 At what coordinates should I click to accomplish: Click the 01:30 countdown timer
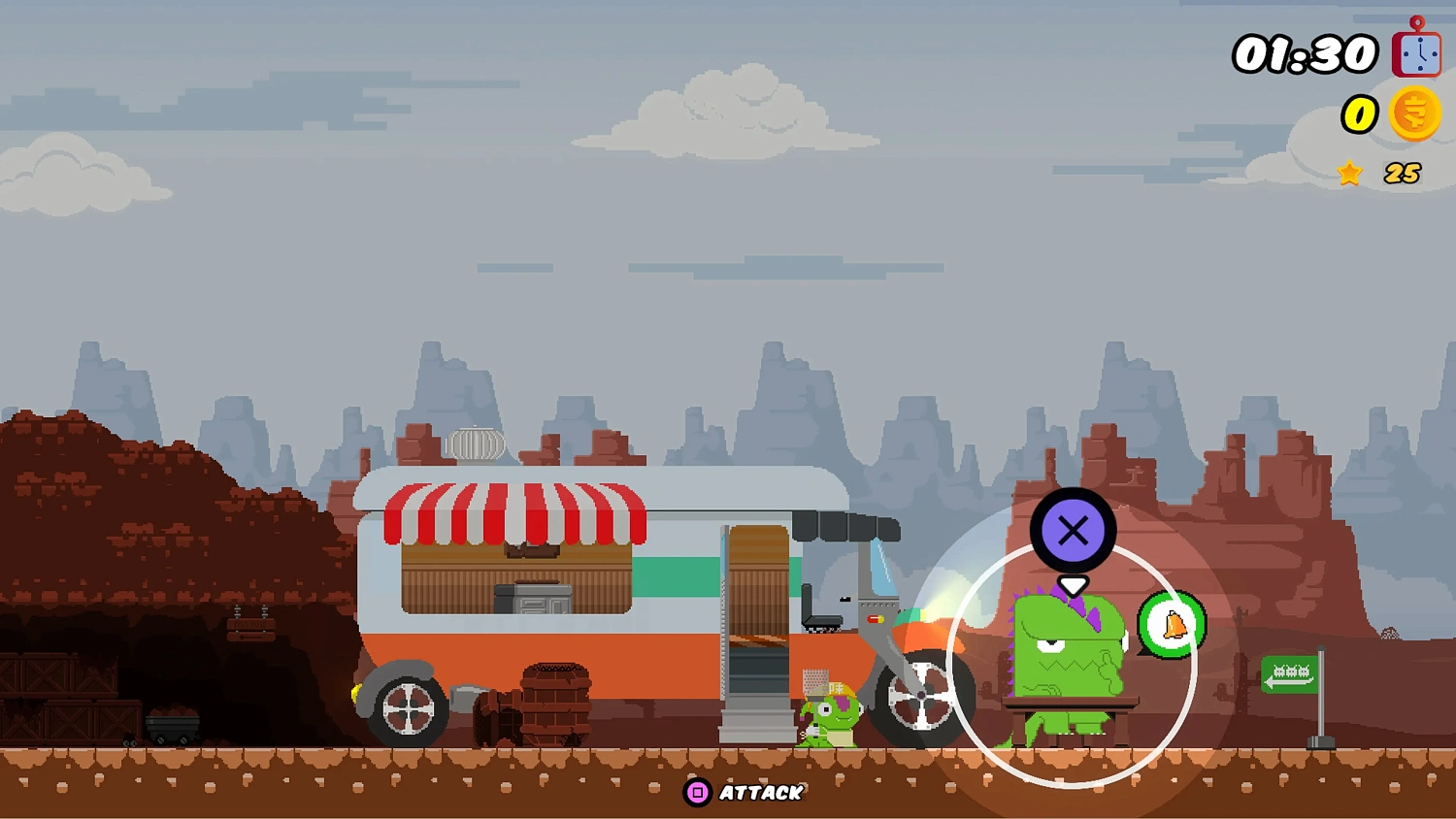pyautogui.click(x=1306, y=52)
